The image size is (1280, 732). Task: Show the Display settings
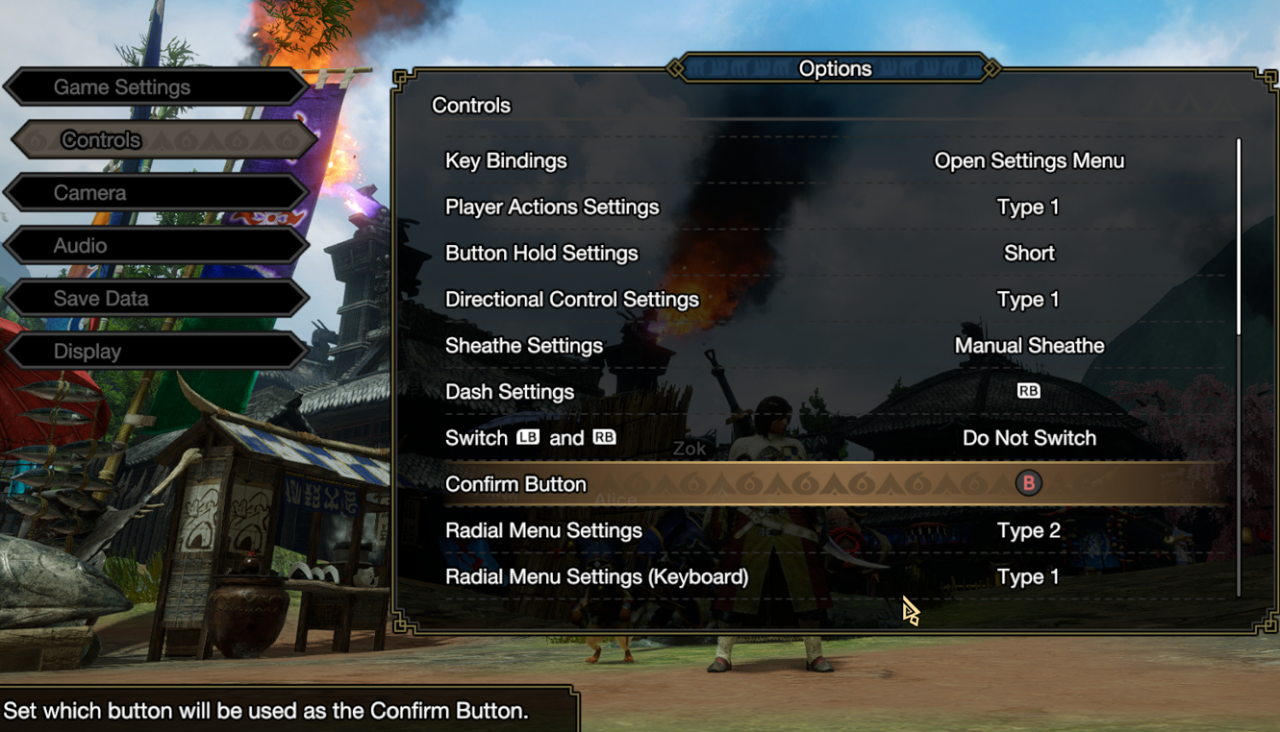155,352
